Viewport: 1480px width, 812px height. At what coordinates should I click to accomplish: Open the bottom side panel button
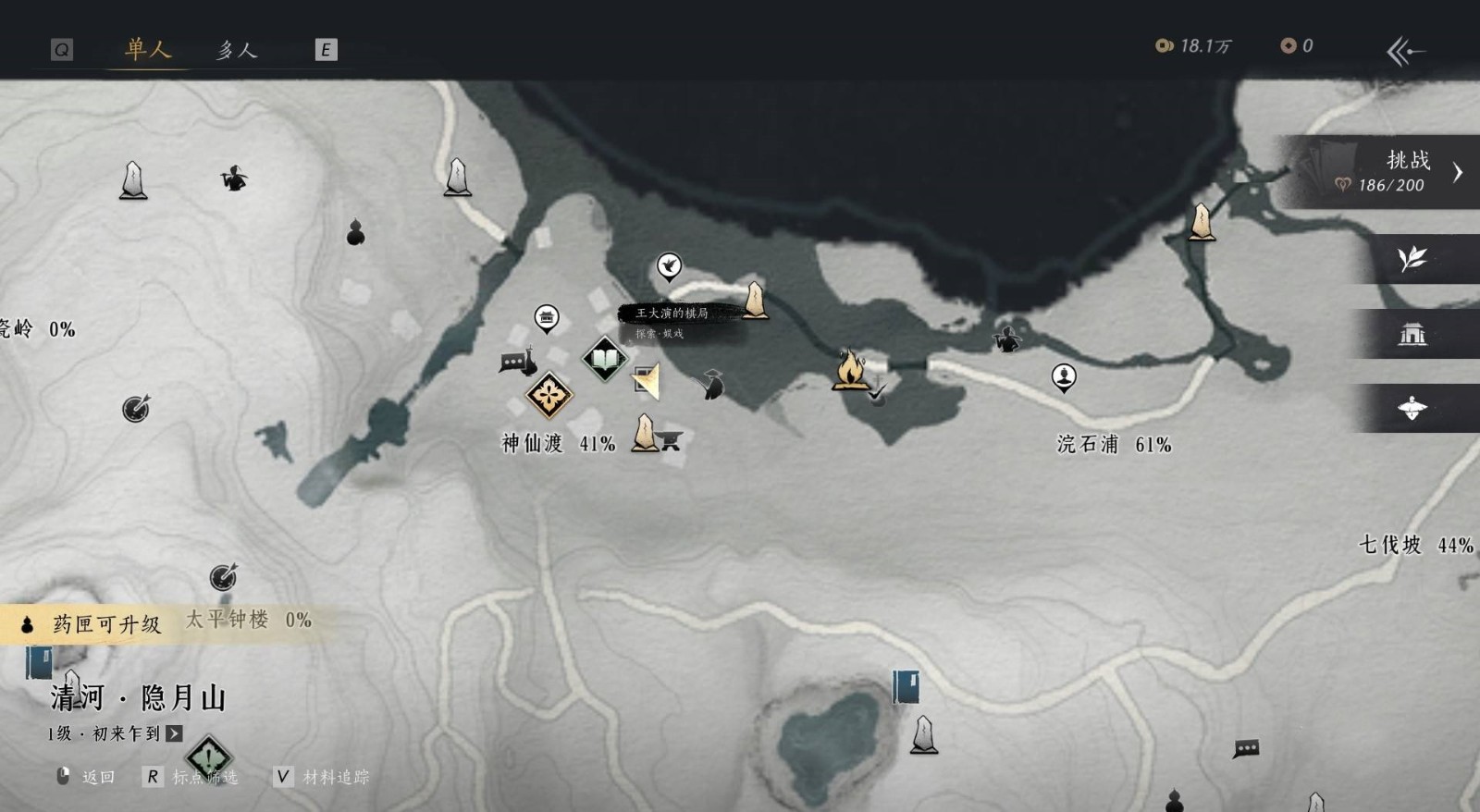(1412, 408)
